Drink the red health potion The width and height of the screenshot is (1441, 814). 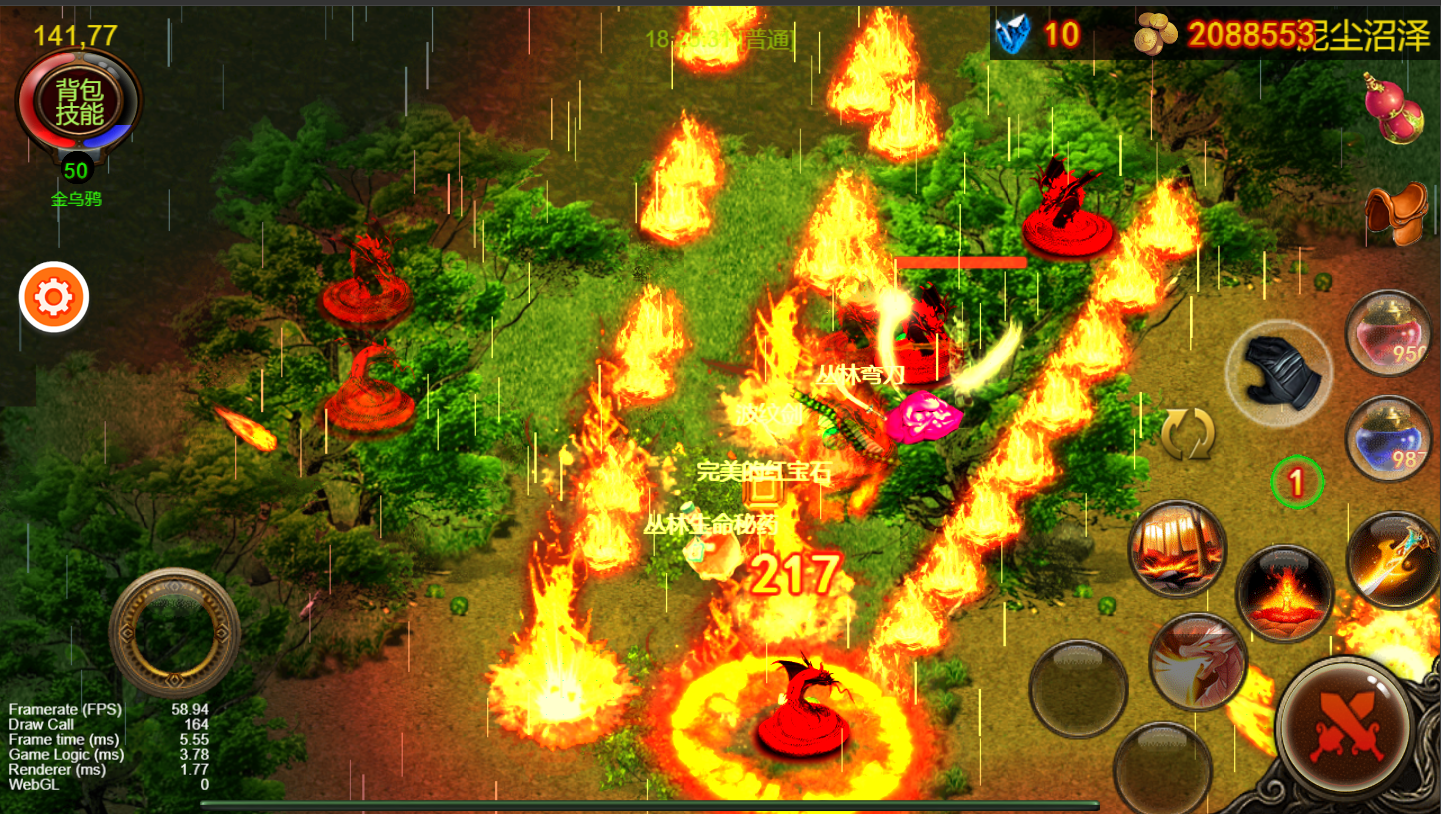coord(1388,334)
